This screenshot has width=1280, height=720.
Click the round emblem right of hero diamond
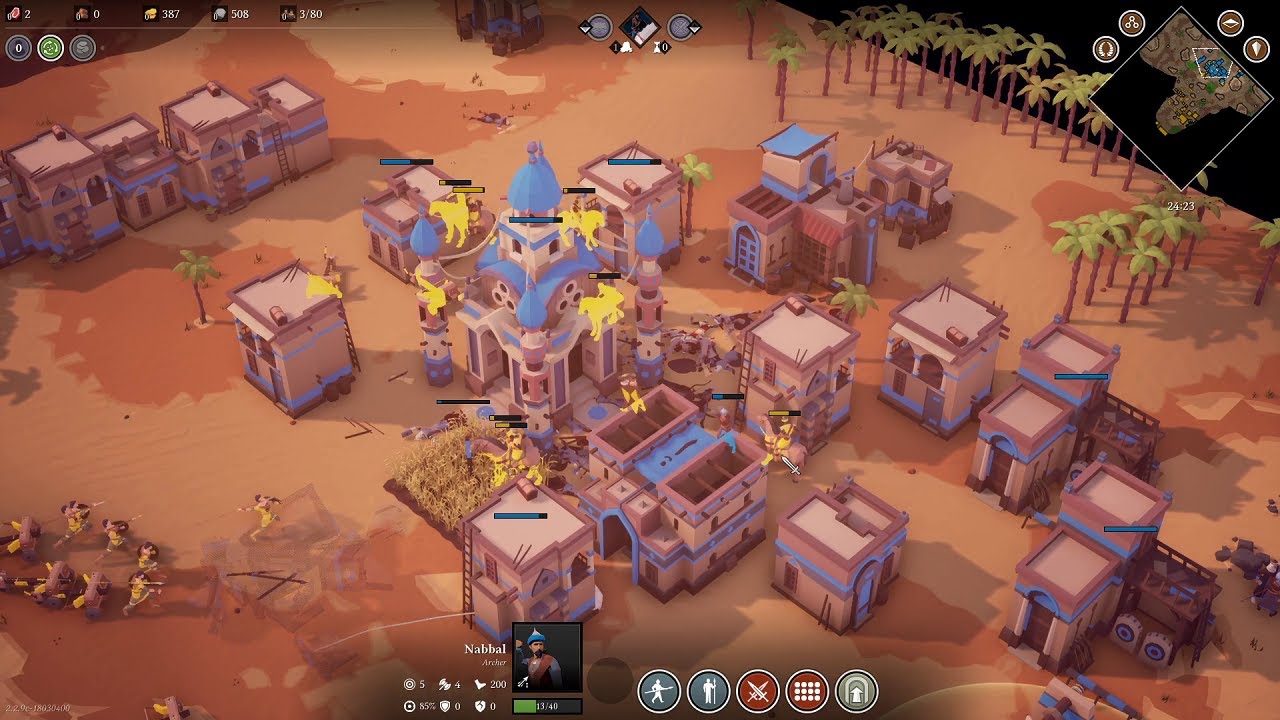pyautogui.click(x=680, y=27)
